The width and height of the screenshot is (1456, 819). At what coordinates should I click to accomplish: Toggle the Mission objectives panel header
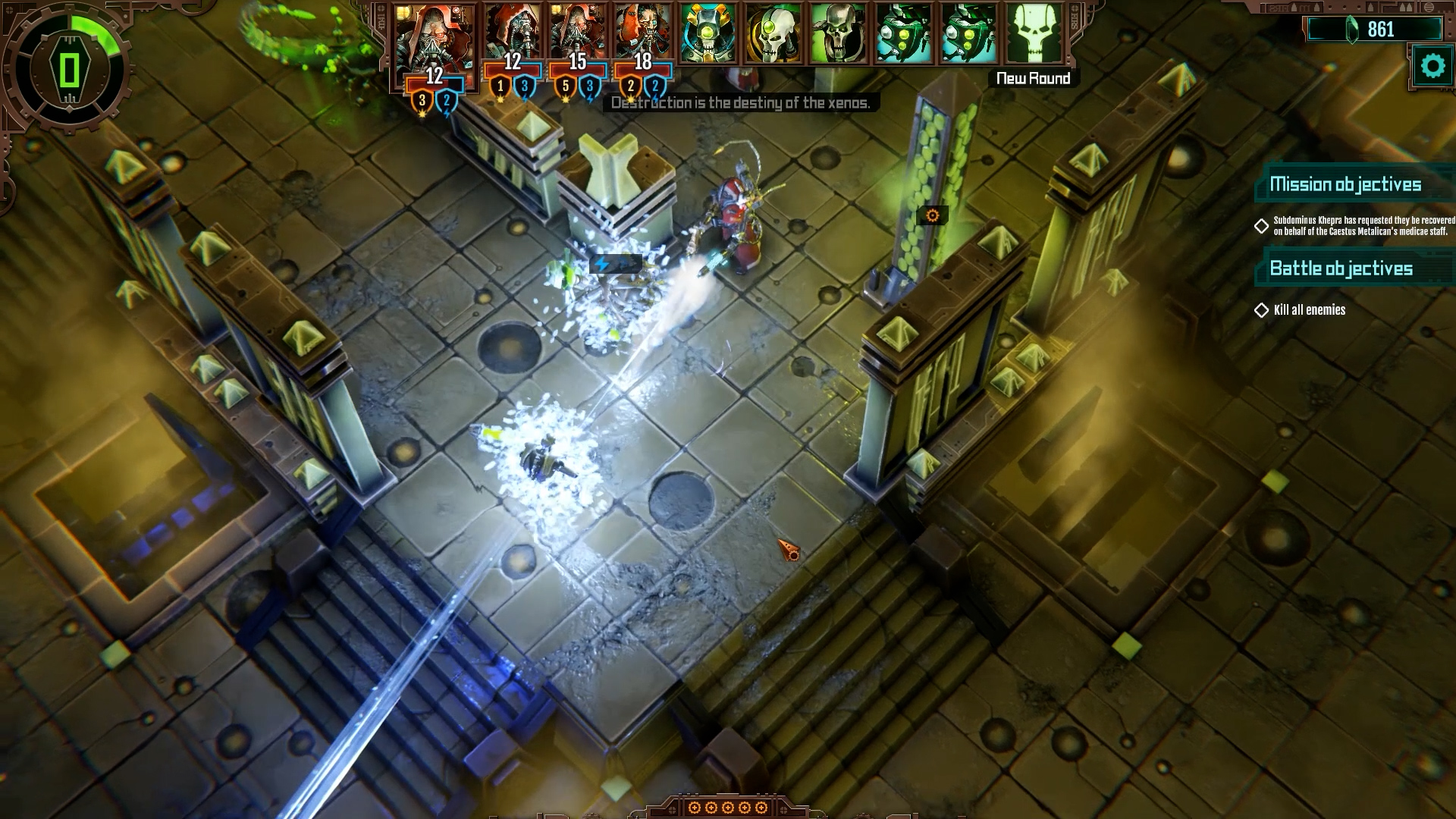click(1345, 184)
